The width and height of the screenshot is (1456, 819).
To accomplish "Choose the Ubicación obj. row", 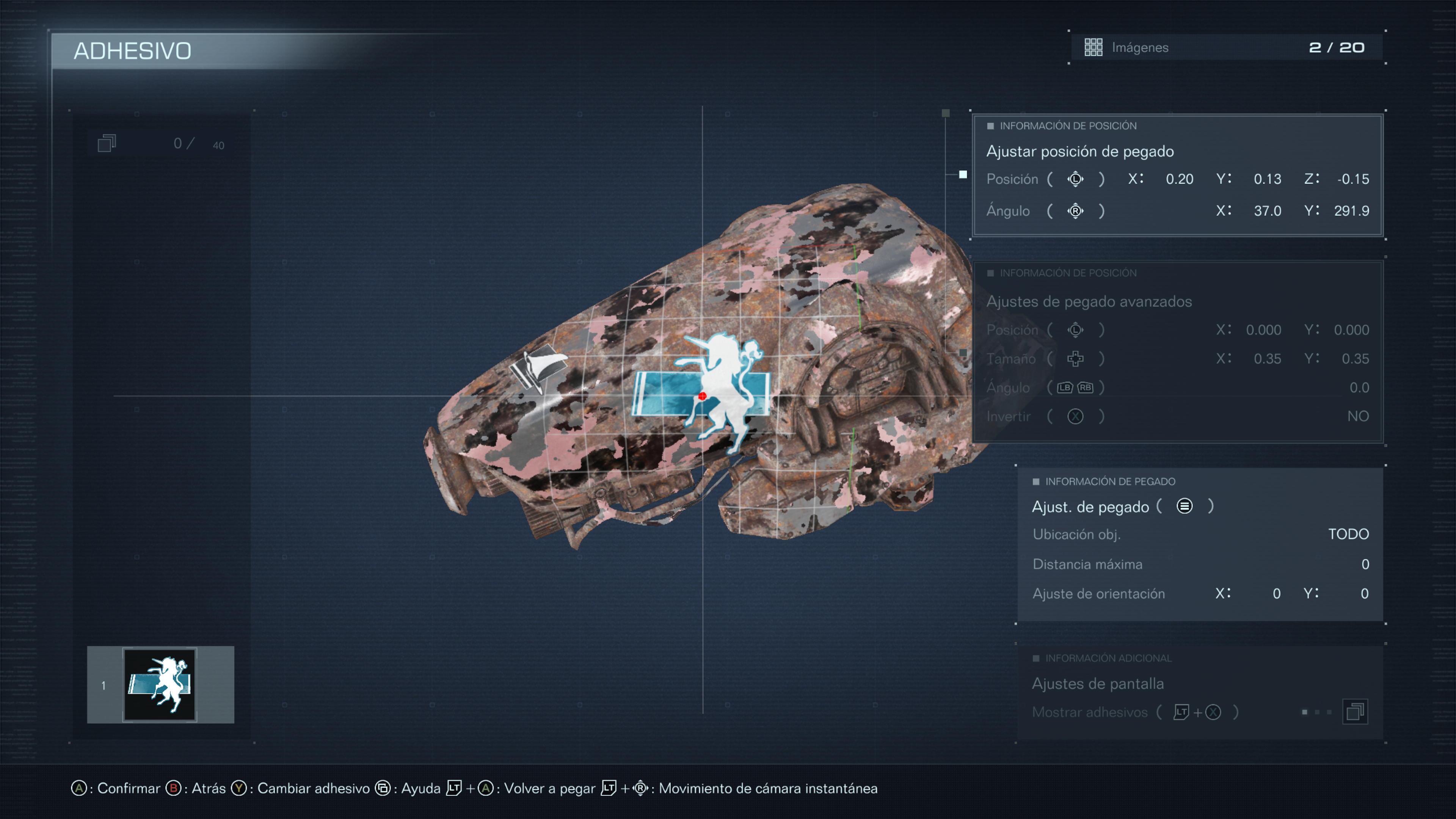I will (x=1199, y=534).
